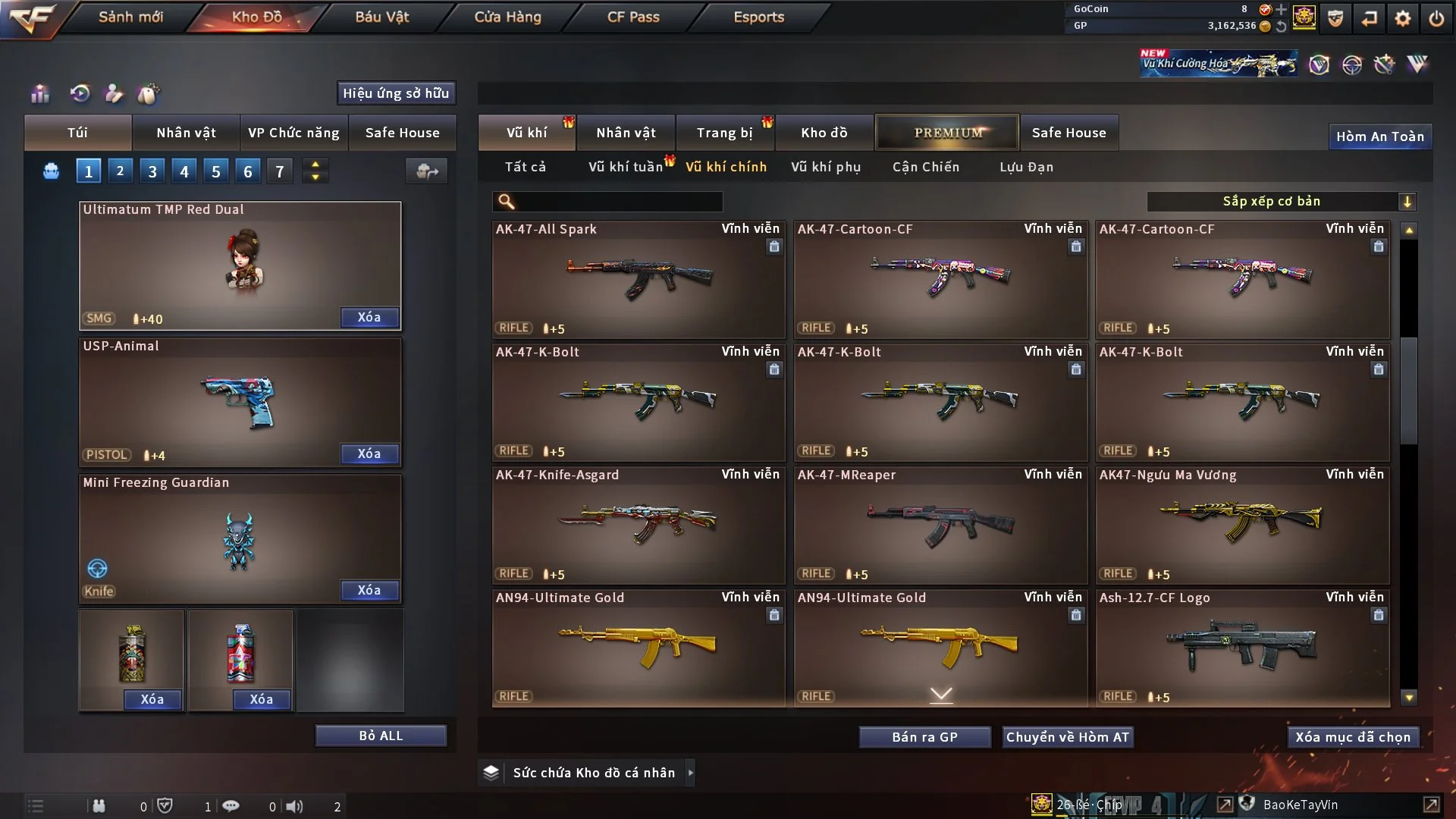Open the CF Pass menu
The height and width of the screenshot is (819, 1456).
tap(633, 17)
